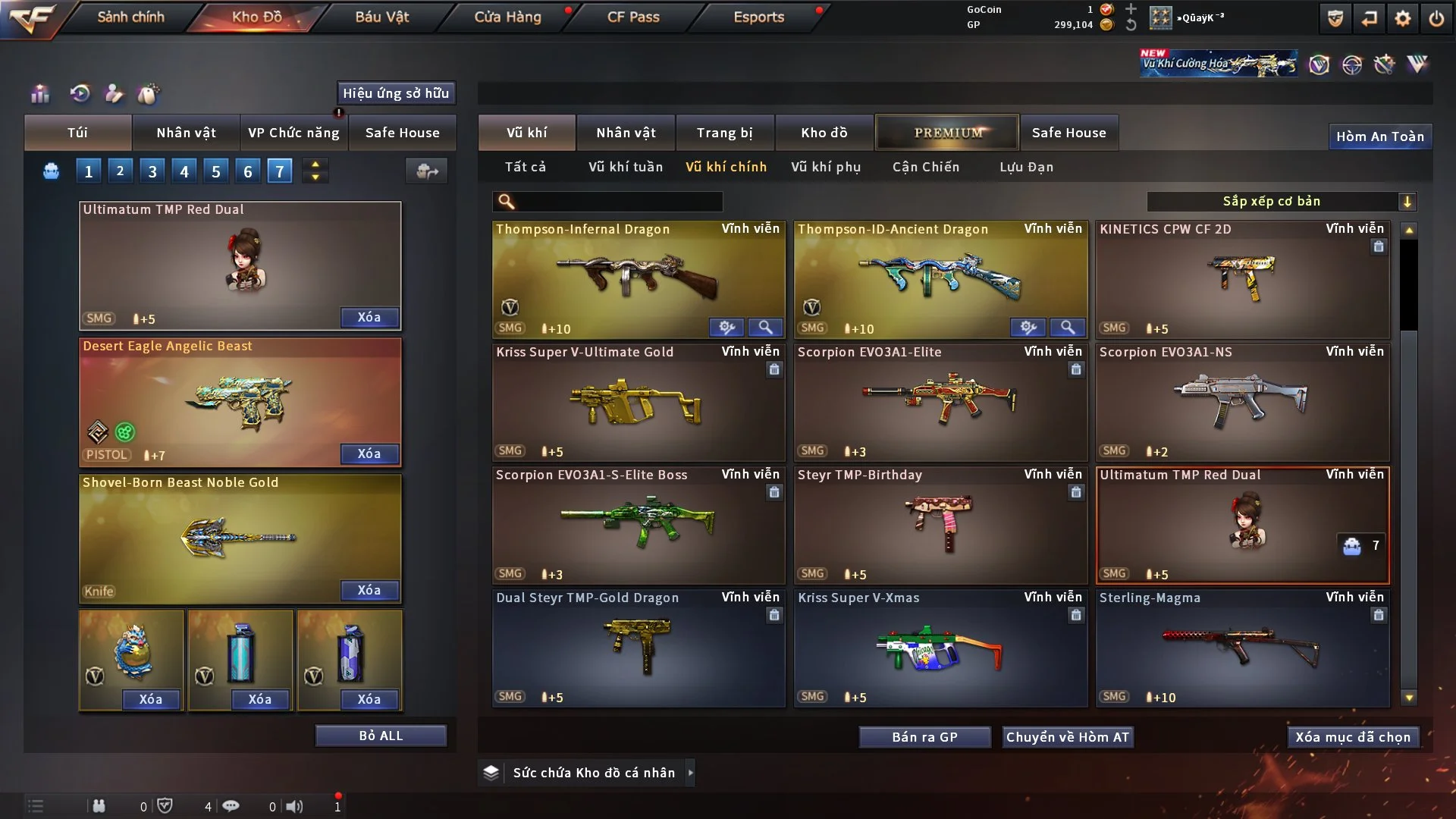Open the Sắp xếp cơ bản sort dropdown
This screenshot has width=1456, height=819.
click(1281, 201)
